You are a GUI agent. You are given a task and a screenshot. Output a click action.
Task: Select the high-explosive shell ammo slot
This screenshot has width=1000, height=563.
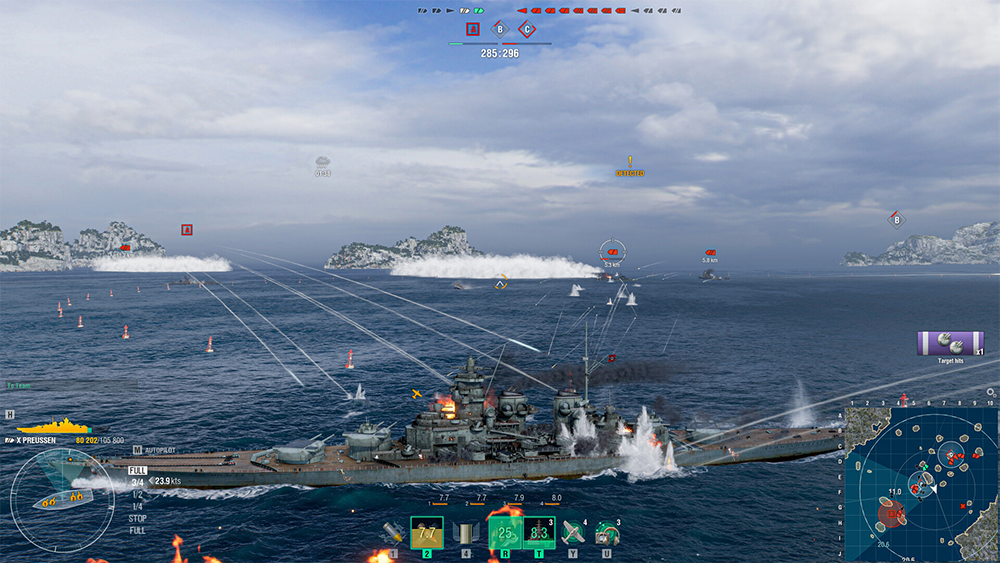coord(393,533)
